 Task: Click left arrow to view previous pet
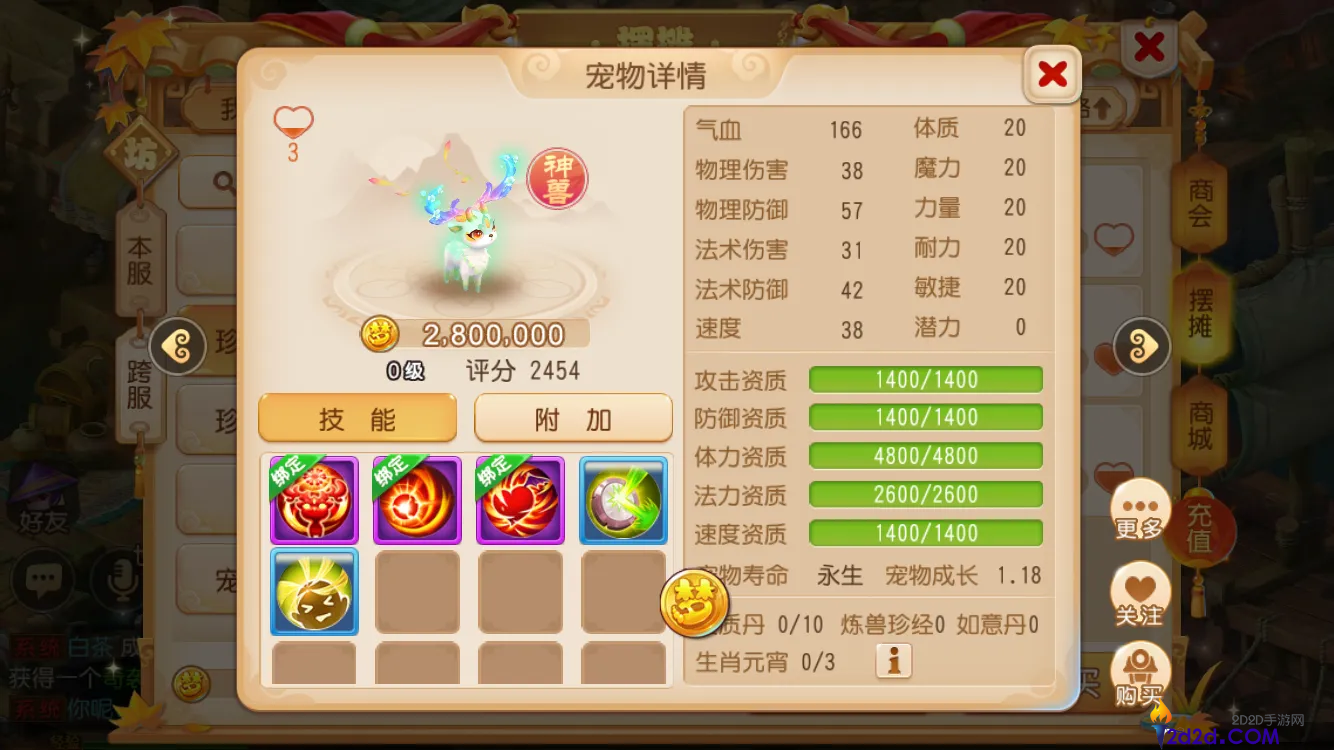tap(177, 346)
